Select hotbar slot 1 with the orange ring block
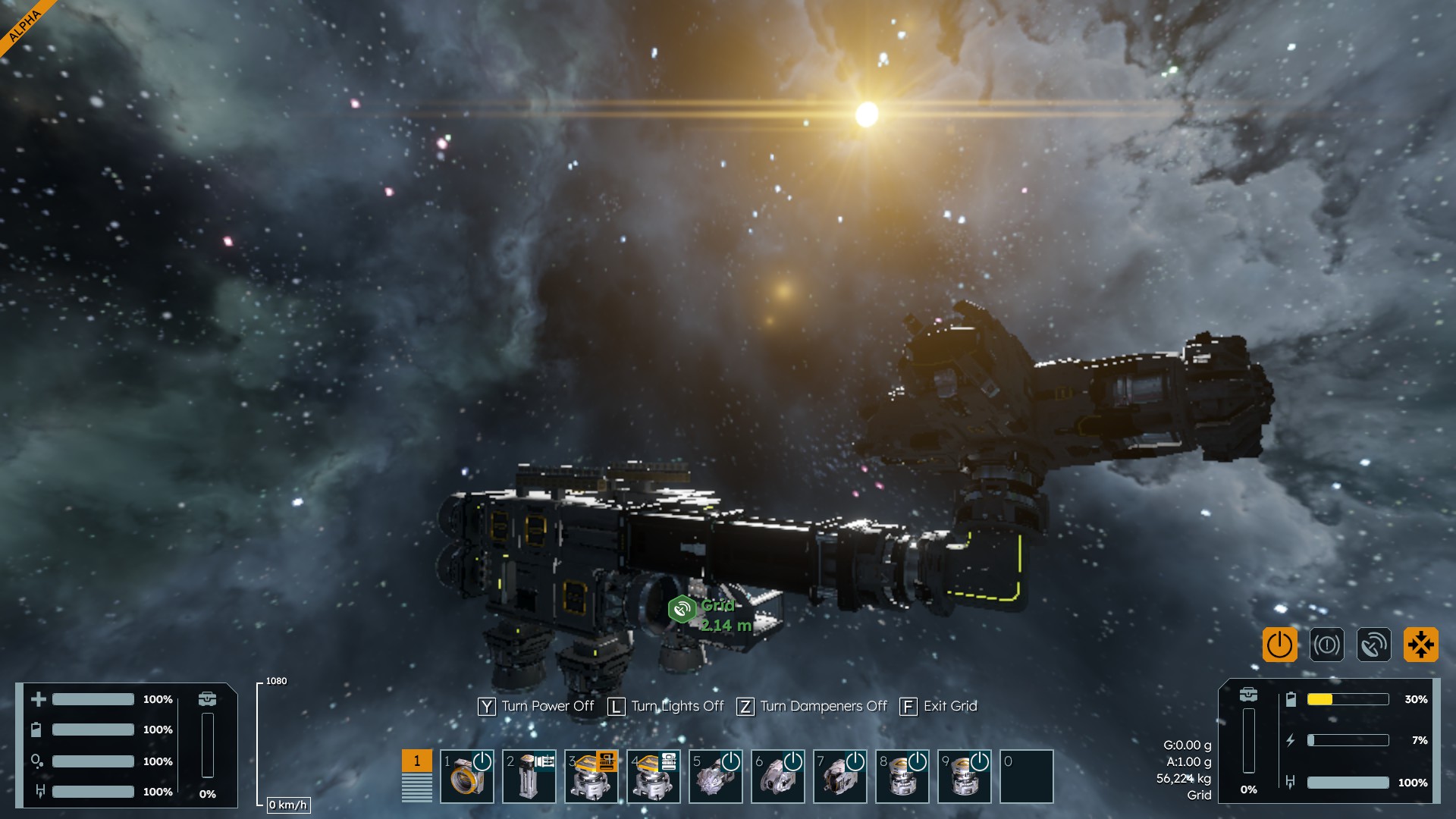 [x=467, y=776]
